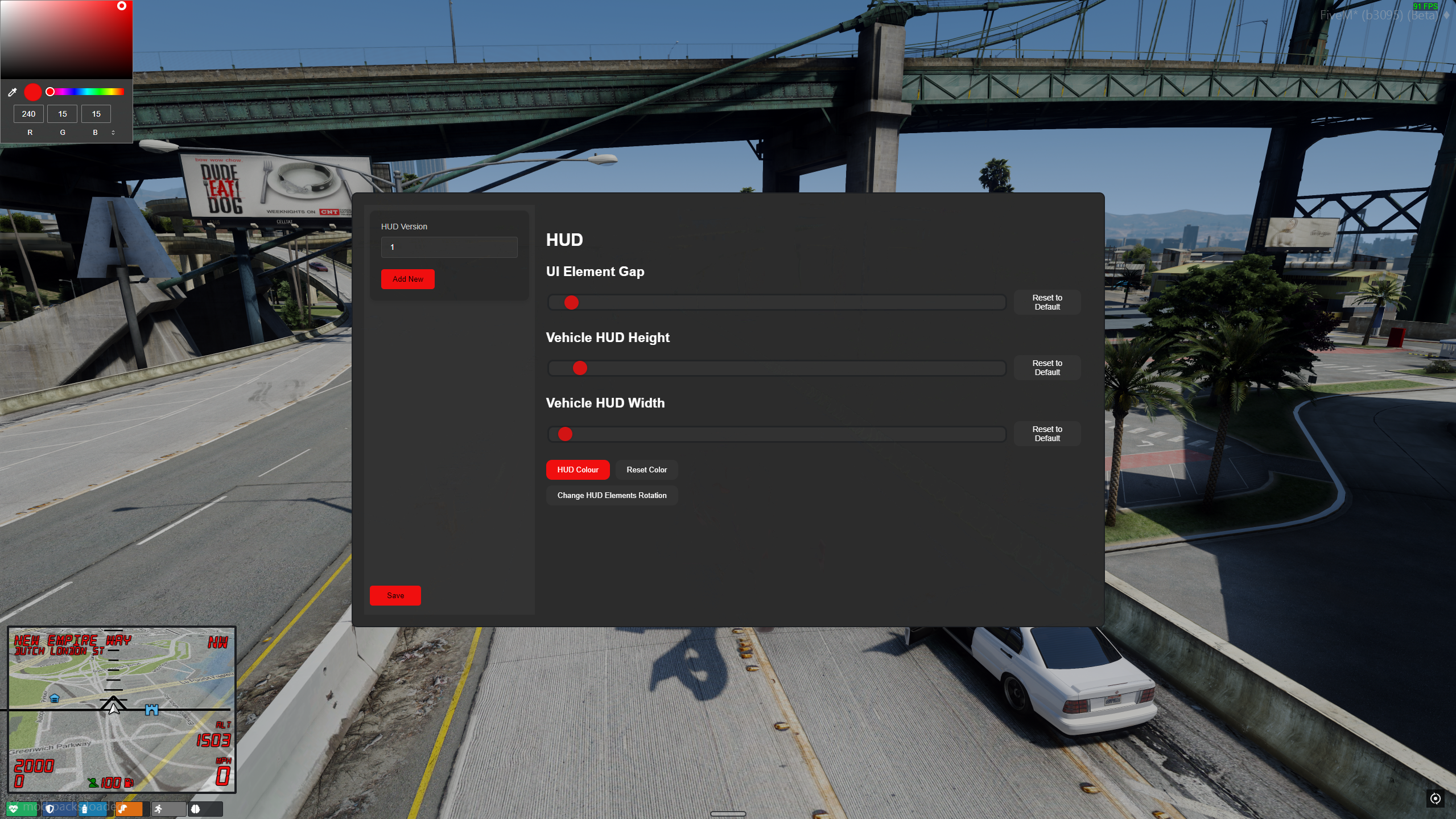Open the HUD settings header section

coord(564,240)
